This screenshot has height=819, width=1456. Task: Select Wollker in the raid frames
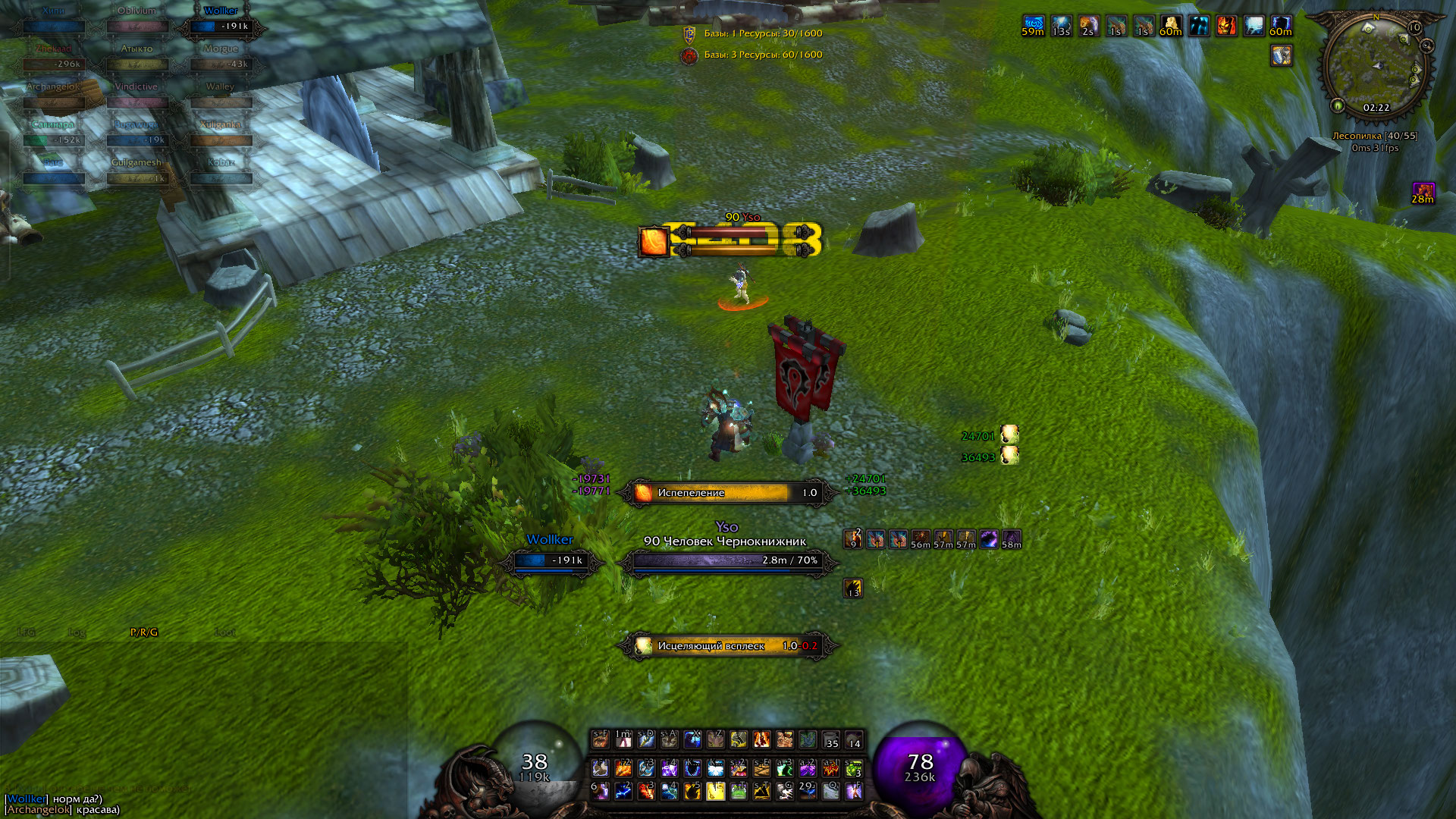221,26
